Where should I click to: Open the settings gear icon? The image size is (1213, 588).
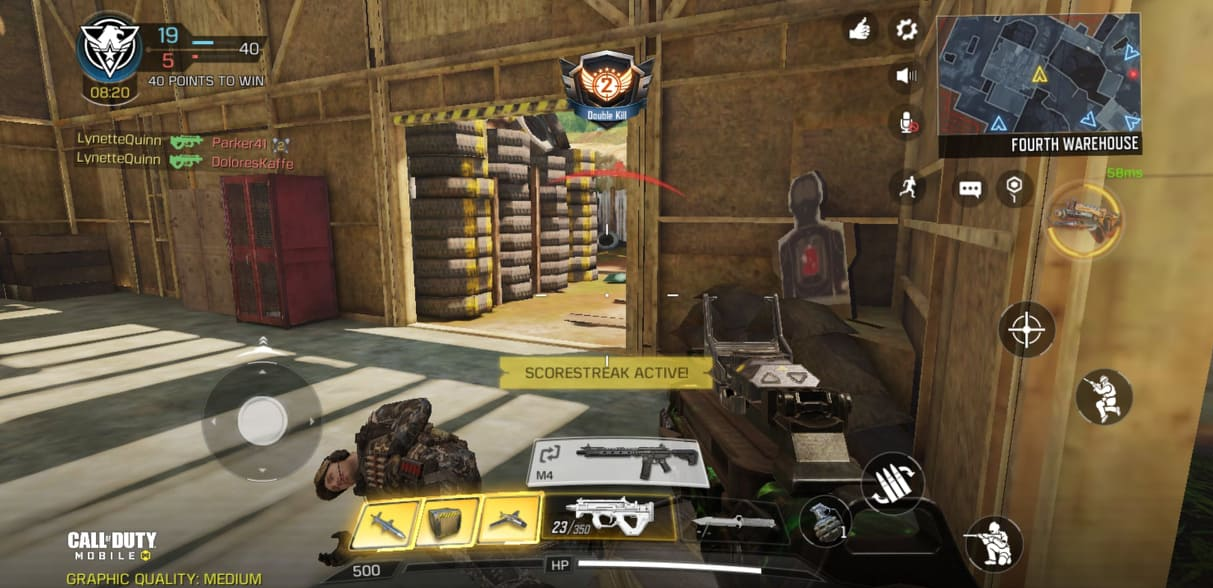(906, 29)
